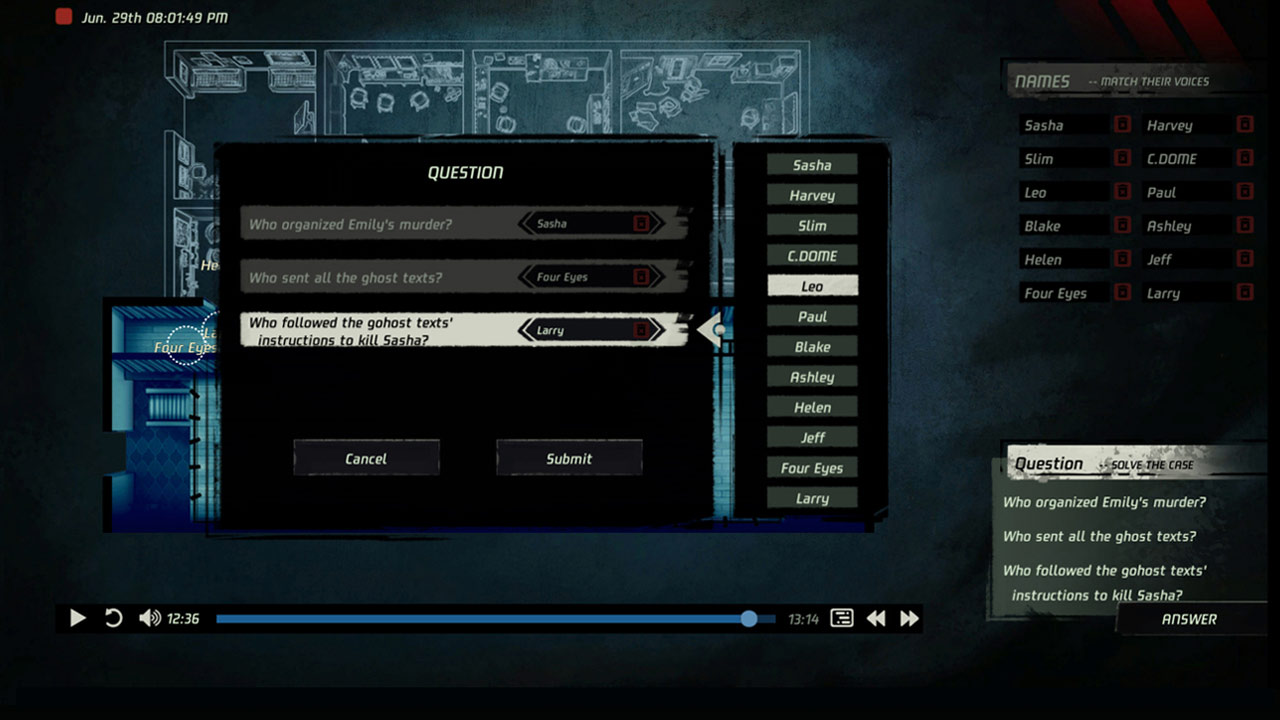This screenshot has height=720, width=1280.
Task: Open the transcript notes icon near the timeline
Action: coord(841,618)
